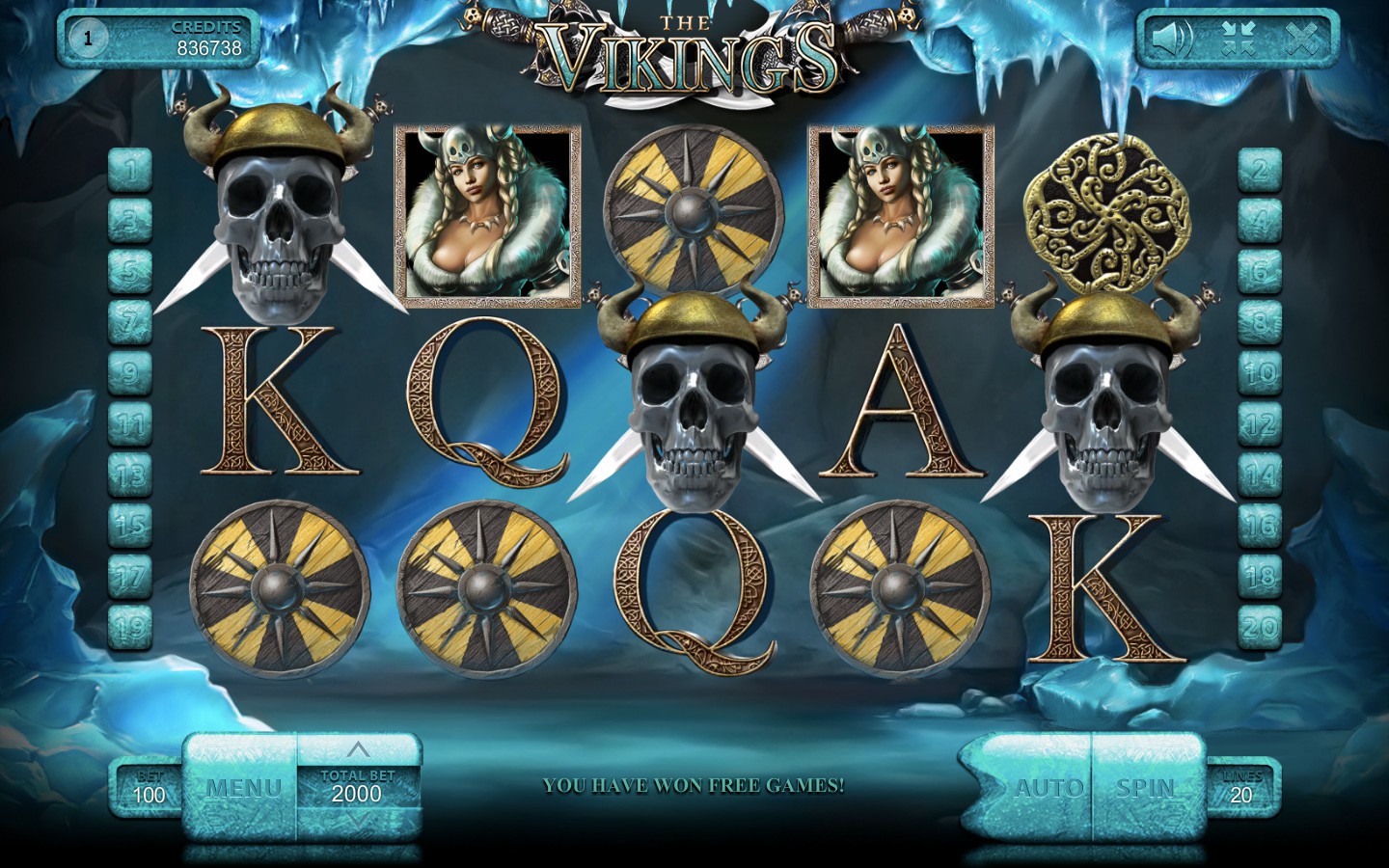Toggle the sound speaker icon

[x=1171, y=40]
